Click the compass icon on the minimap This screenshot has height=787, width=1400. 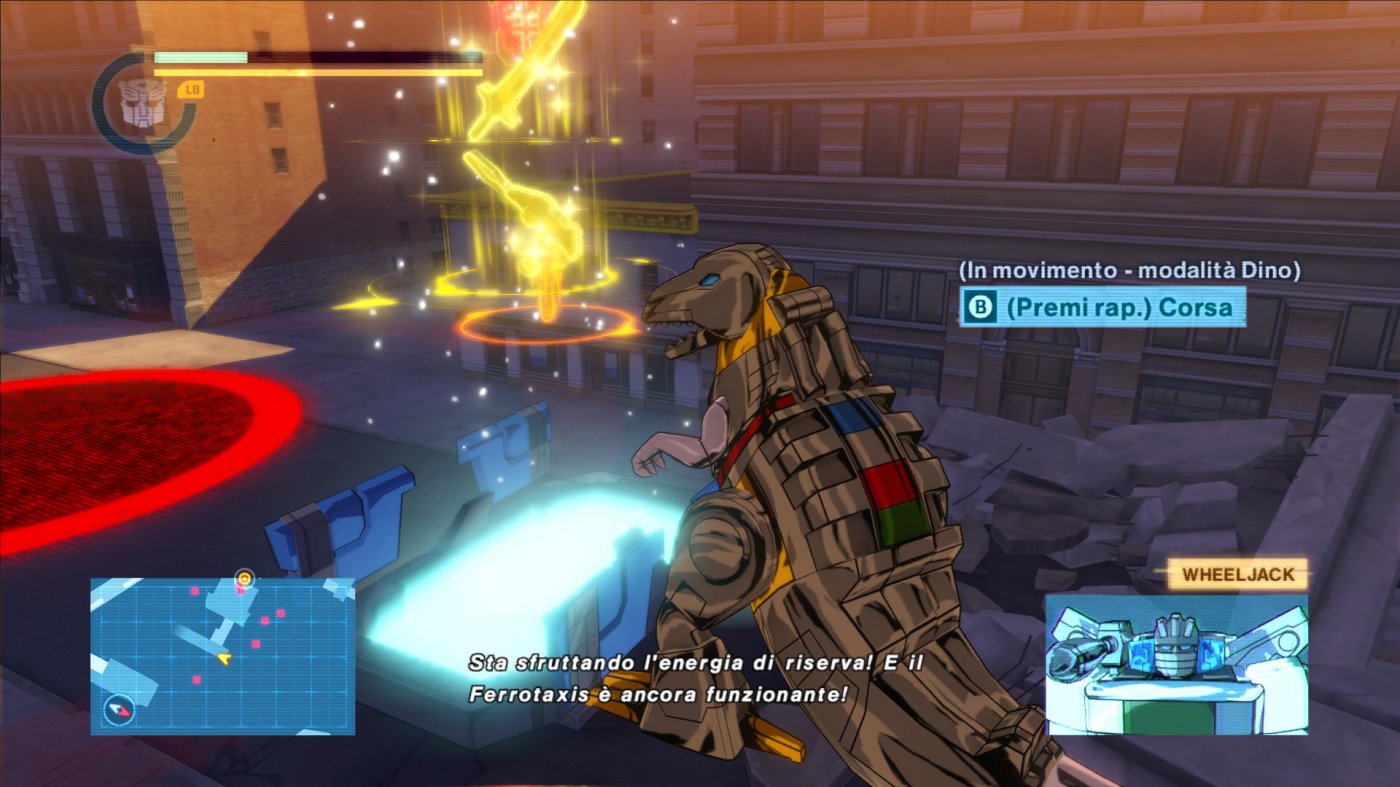(x=118, y=710)
